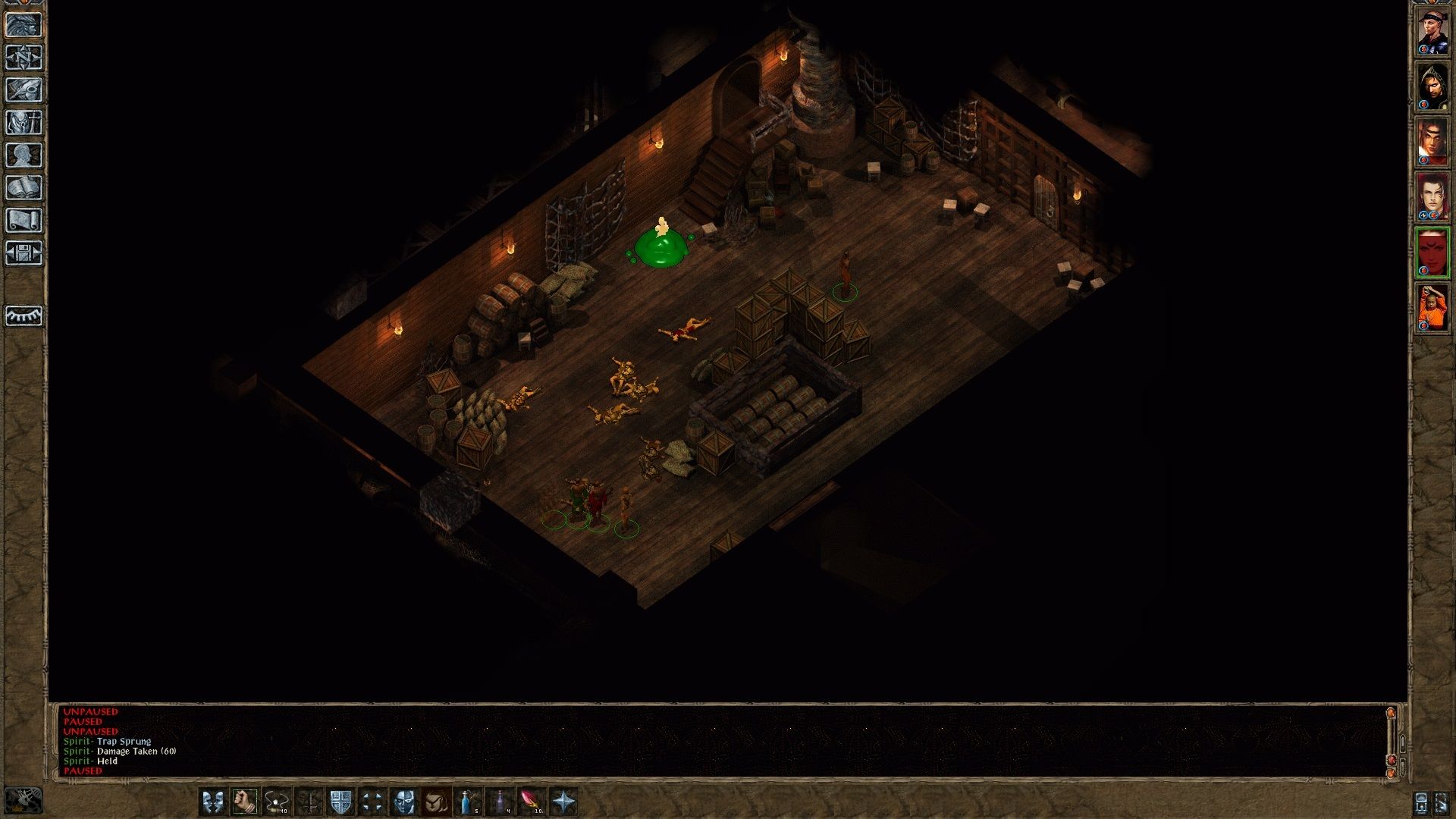Image resolution: width=1456 pixels, height=819 pixels.
Task: Select the bald monk in orange portrait
Action: pyautogui.click(x=1432, y=309)
